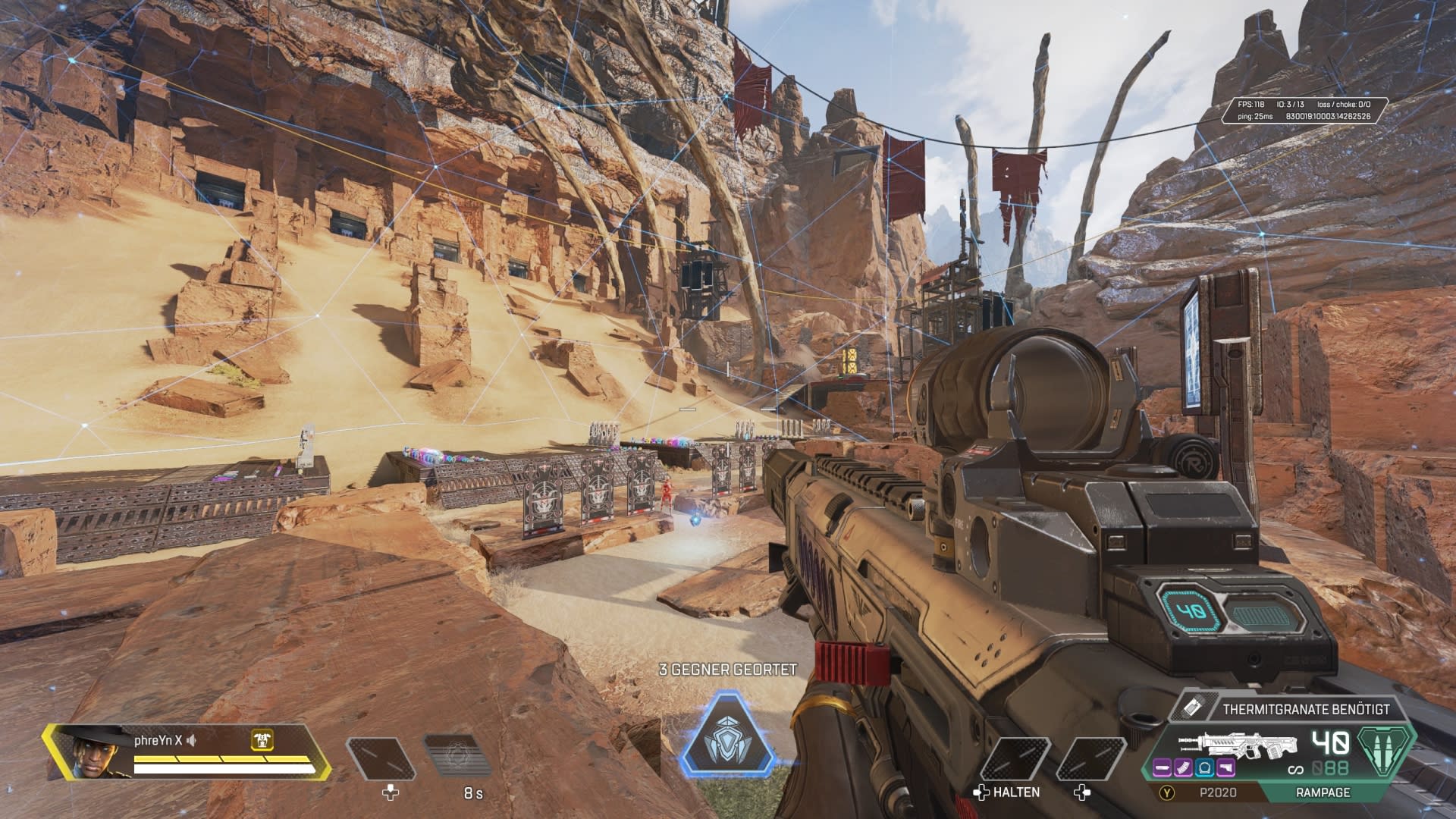This screenshot has height=819, width=1456.
Task: Click the purple barrel attachment icon
Action: point(1163,769)
